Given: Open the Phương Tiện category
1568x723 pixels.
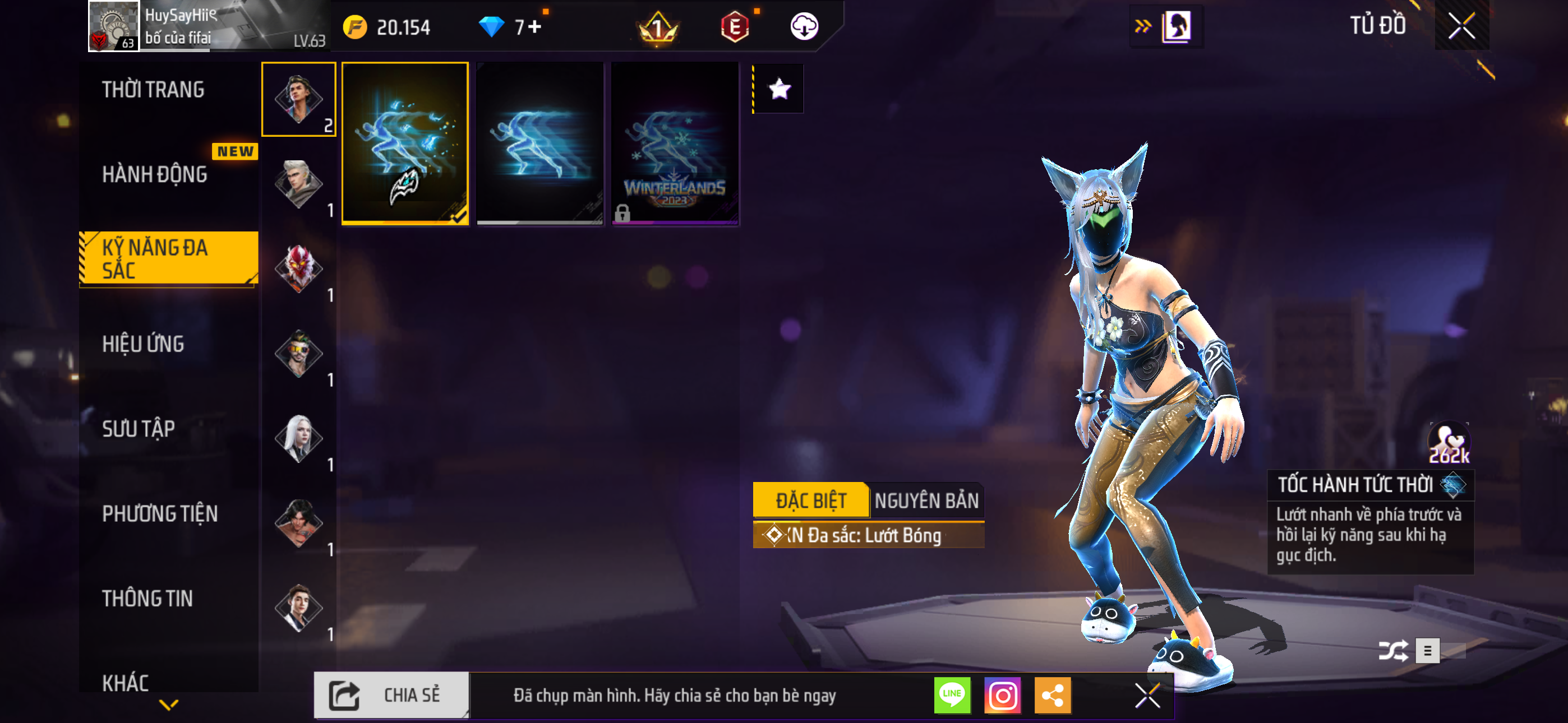Looking at the screenshot, I should [160, 513].
